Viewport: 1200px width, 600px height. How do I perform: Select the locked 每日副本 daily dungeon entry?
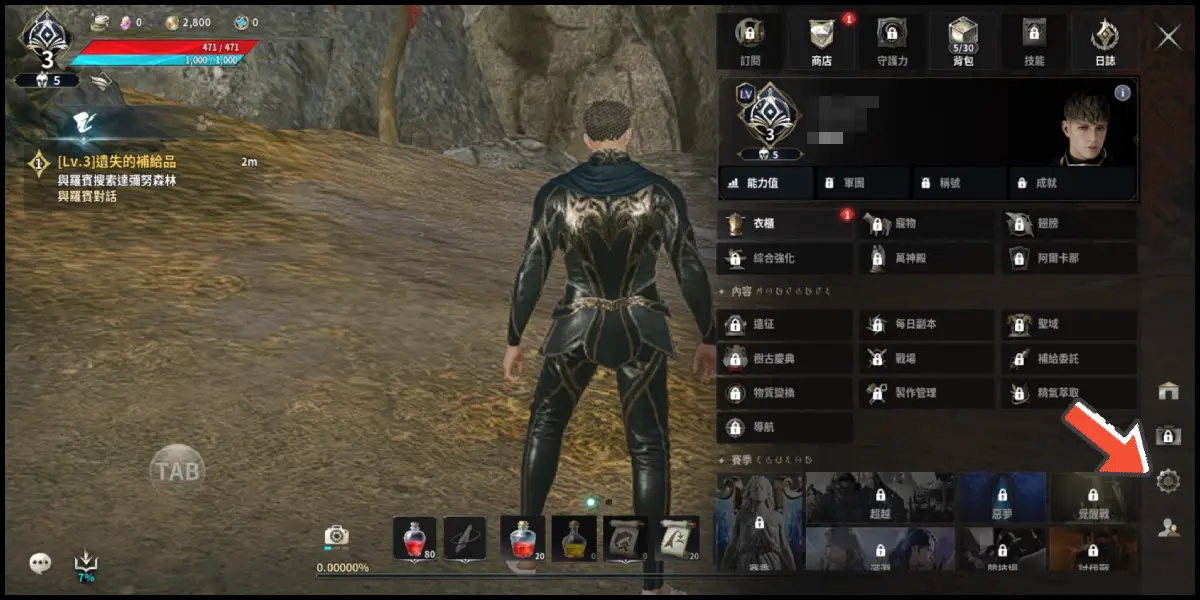(x=925, y=325)
